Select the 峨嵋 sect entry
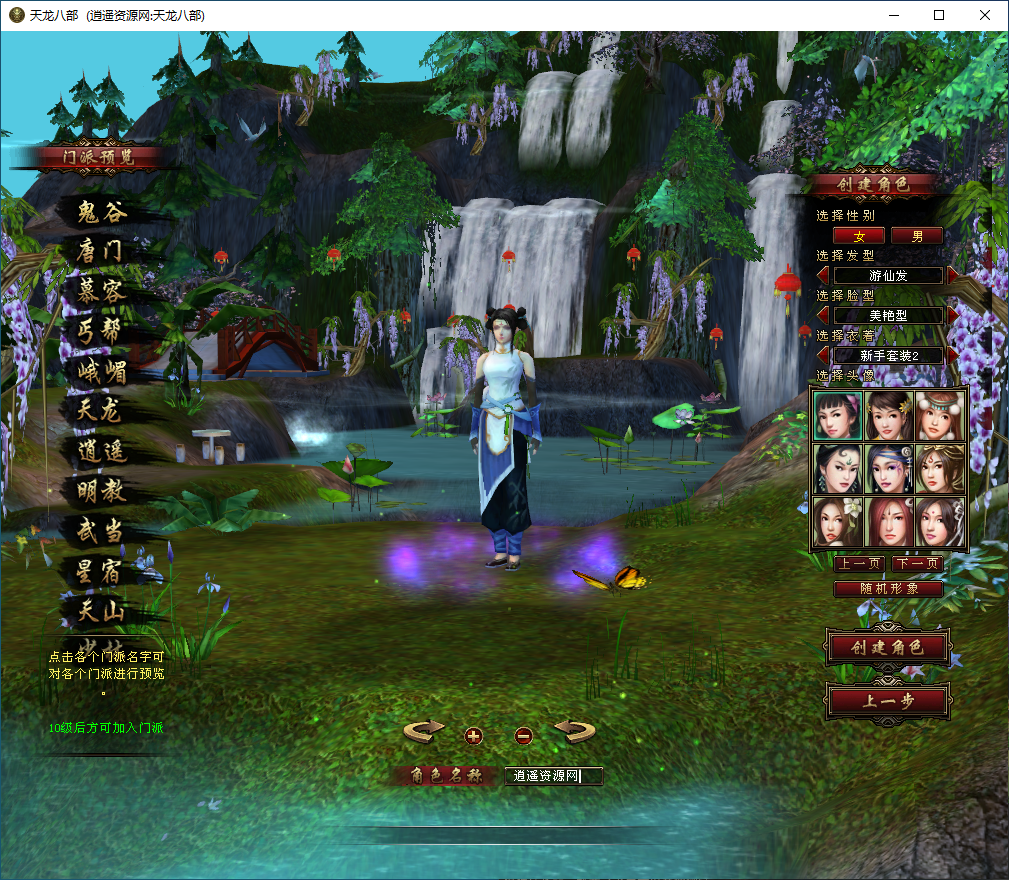This screenshot has width=1009, height=880. 100,371
